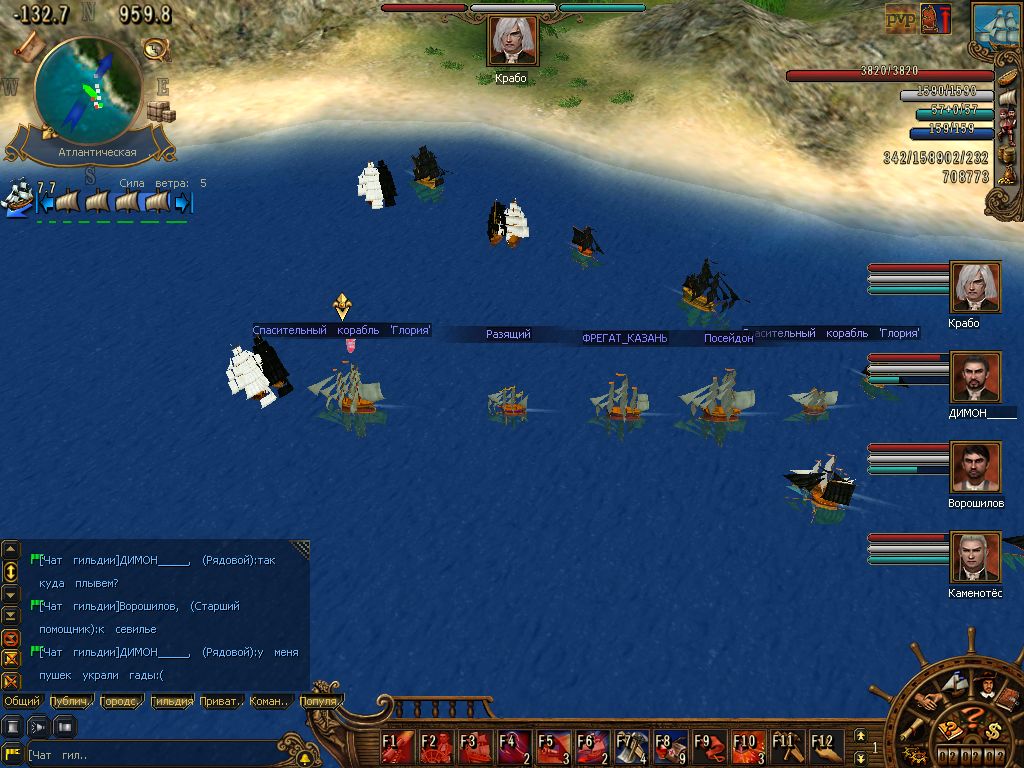Viewport: 1024px width, 768px height.
Task: Select party member Ворошилов portrait
Action: click(x=975, y=468)
